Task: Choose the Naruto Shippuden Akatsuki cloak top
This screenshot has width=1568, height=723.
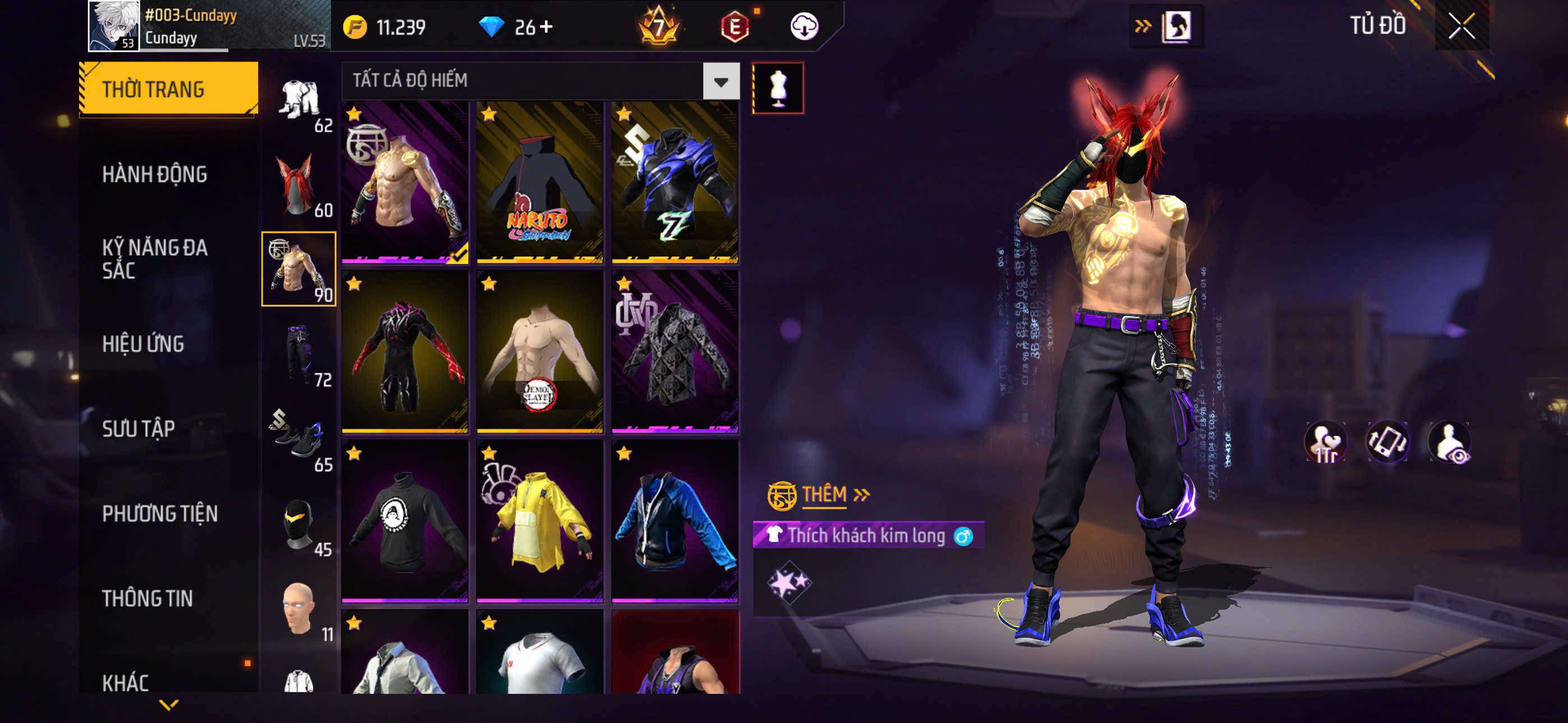Action: [x=540, y=183]
